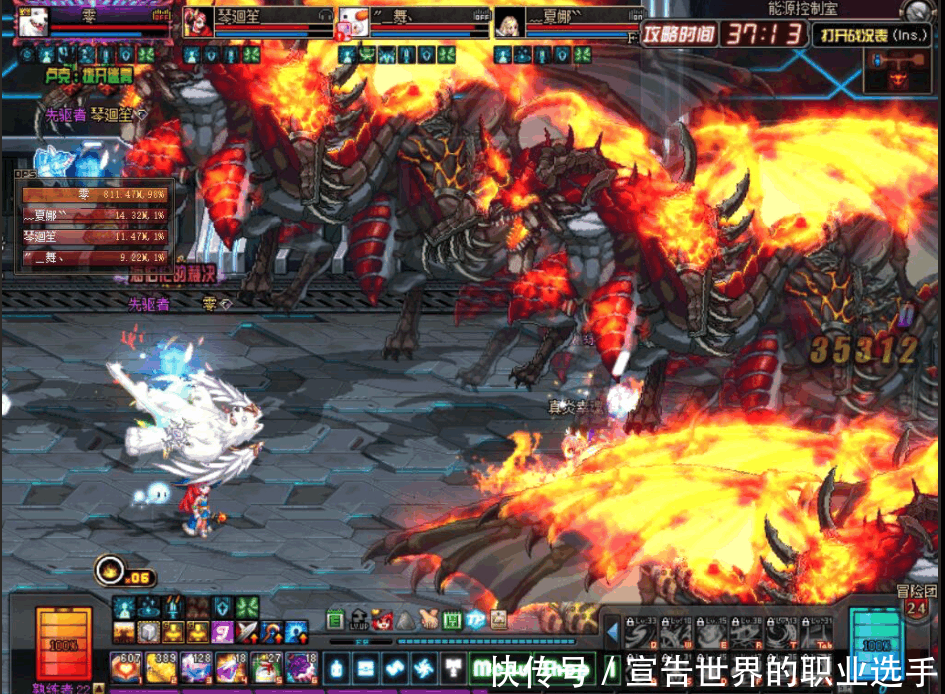Screen dimensions: 945x694
Task: Use the consumable slot showing count 389
Action: click(x=161, y=667)
